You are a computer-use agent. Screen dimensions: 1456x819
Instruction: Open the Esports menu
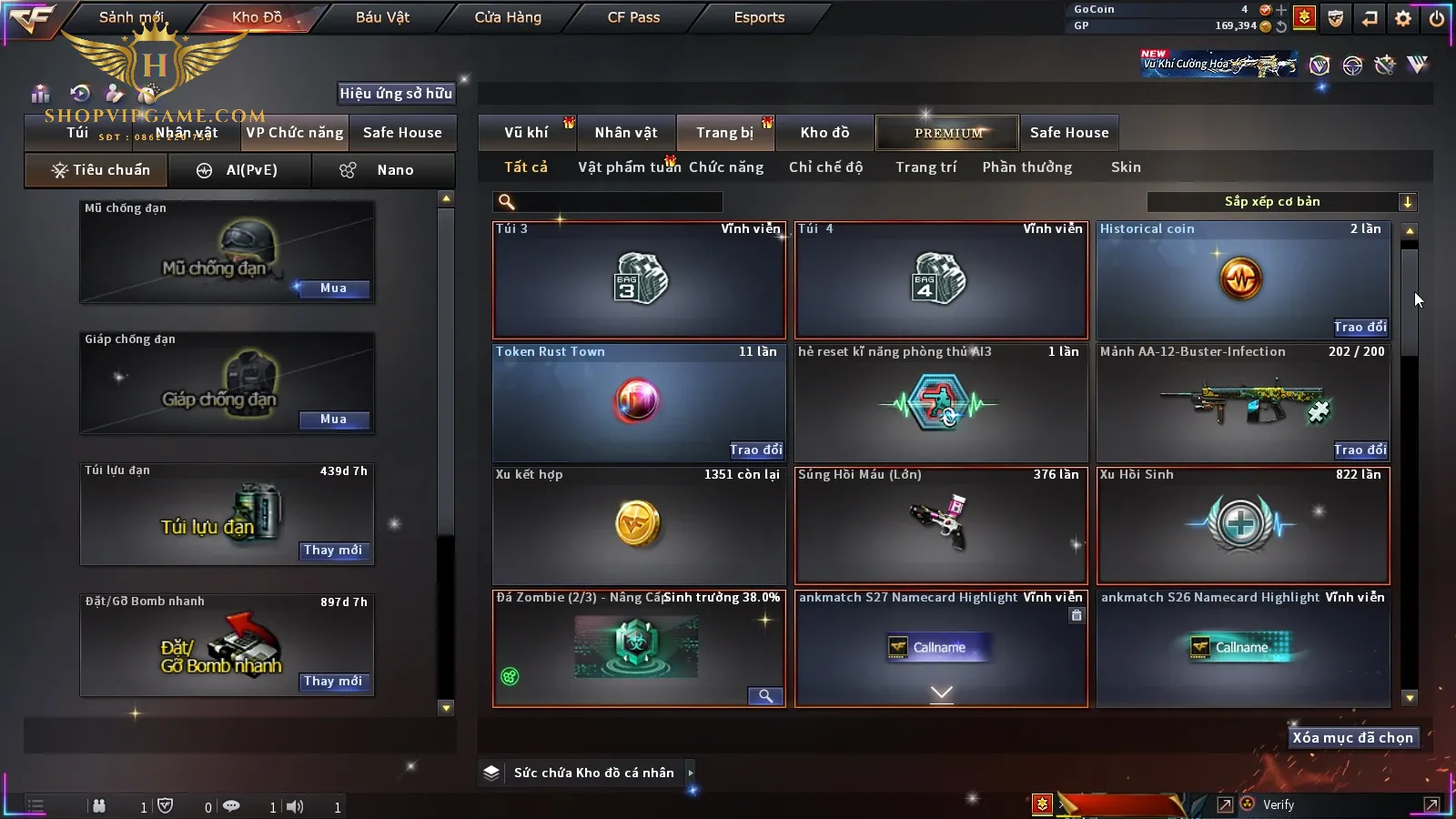(x=759, y=17)
